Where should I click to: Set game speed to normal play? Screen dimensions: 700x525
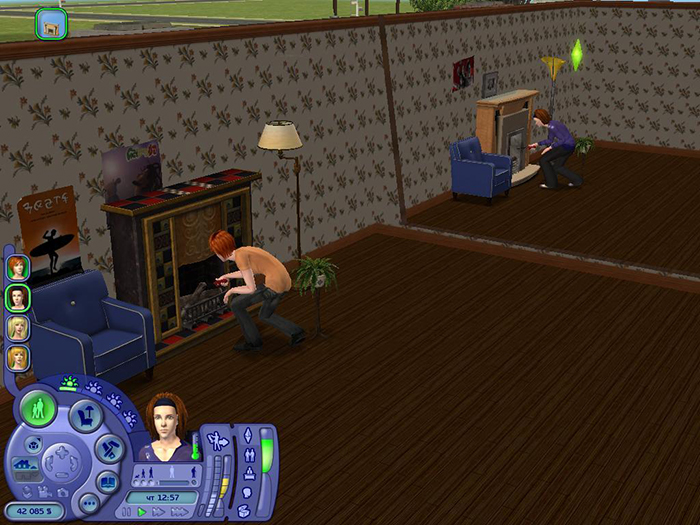click(141, 512)
